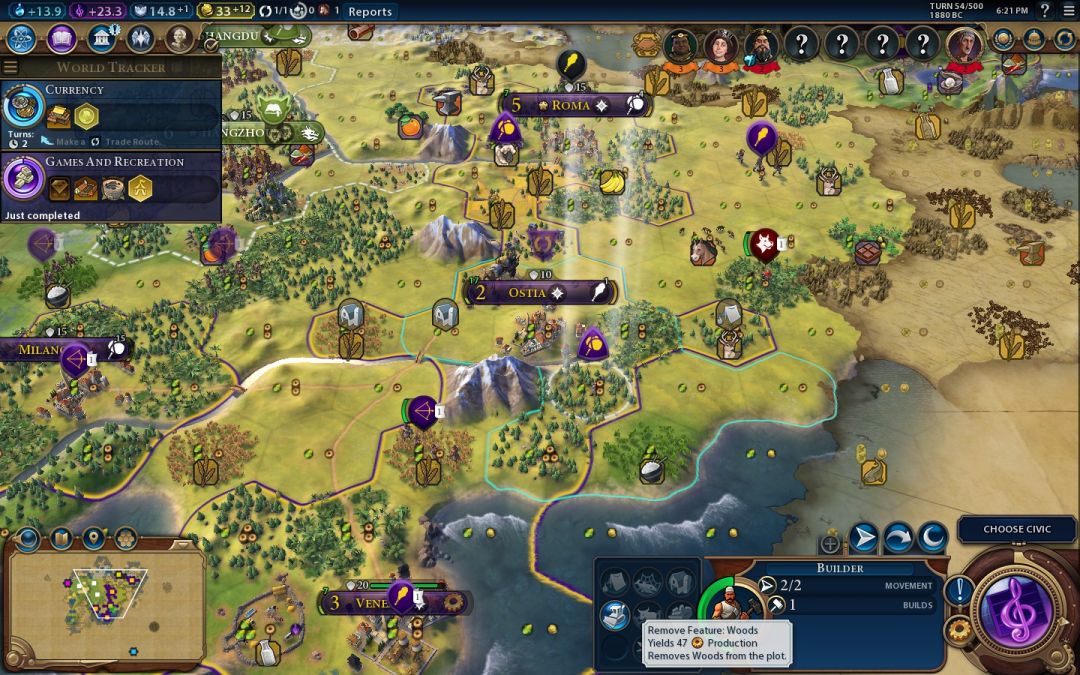Activate the Builder's move-to arrow action
Viewport: 1080px width, 675px height.
(864, 538)
